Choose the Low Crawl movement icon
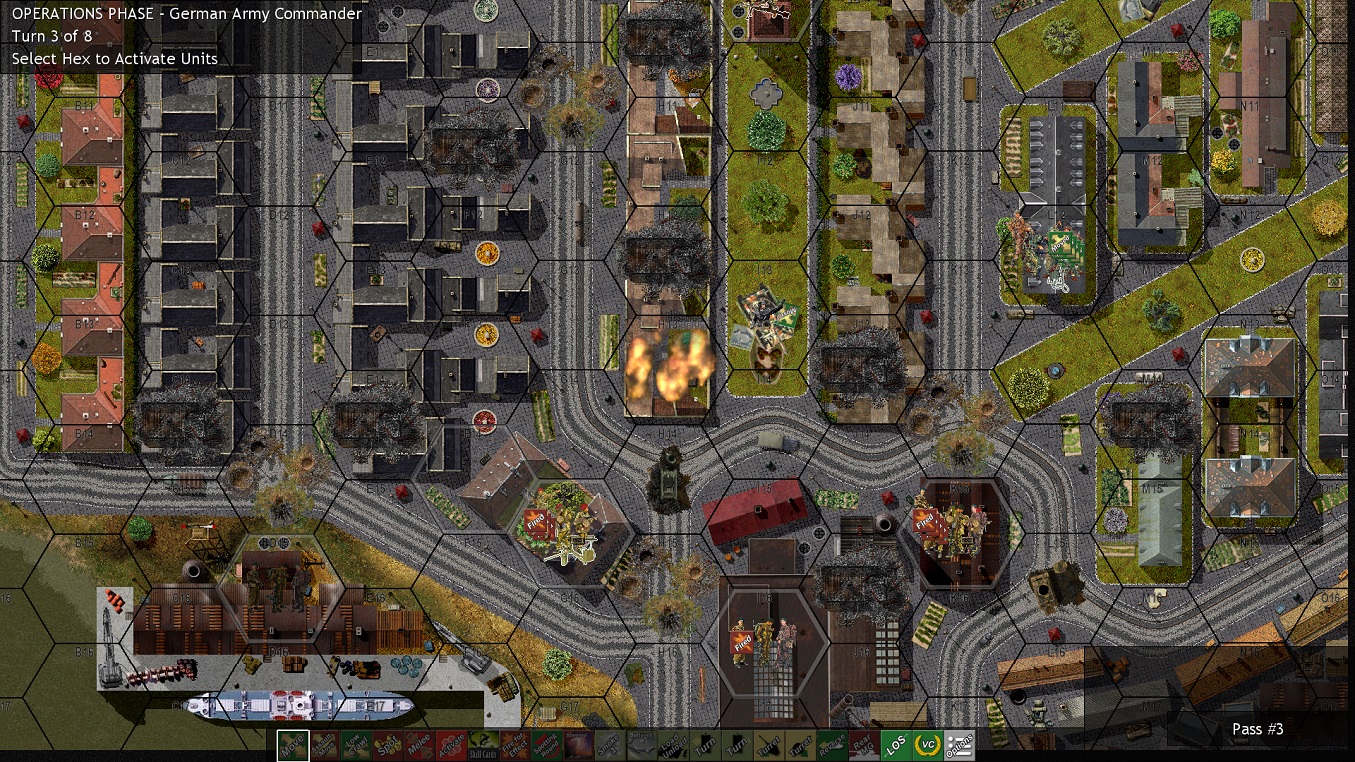The image size is (1355, 762). 355,745
